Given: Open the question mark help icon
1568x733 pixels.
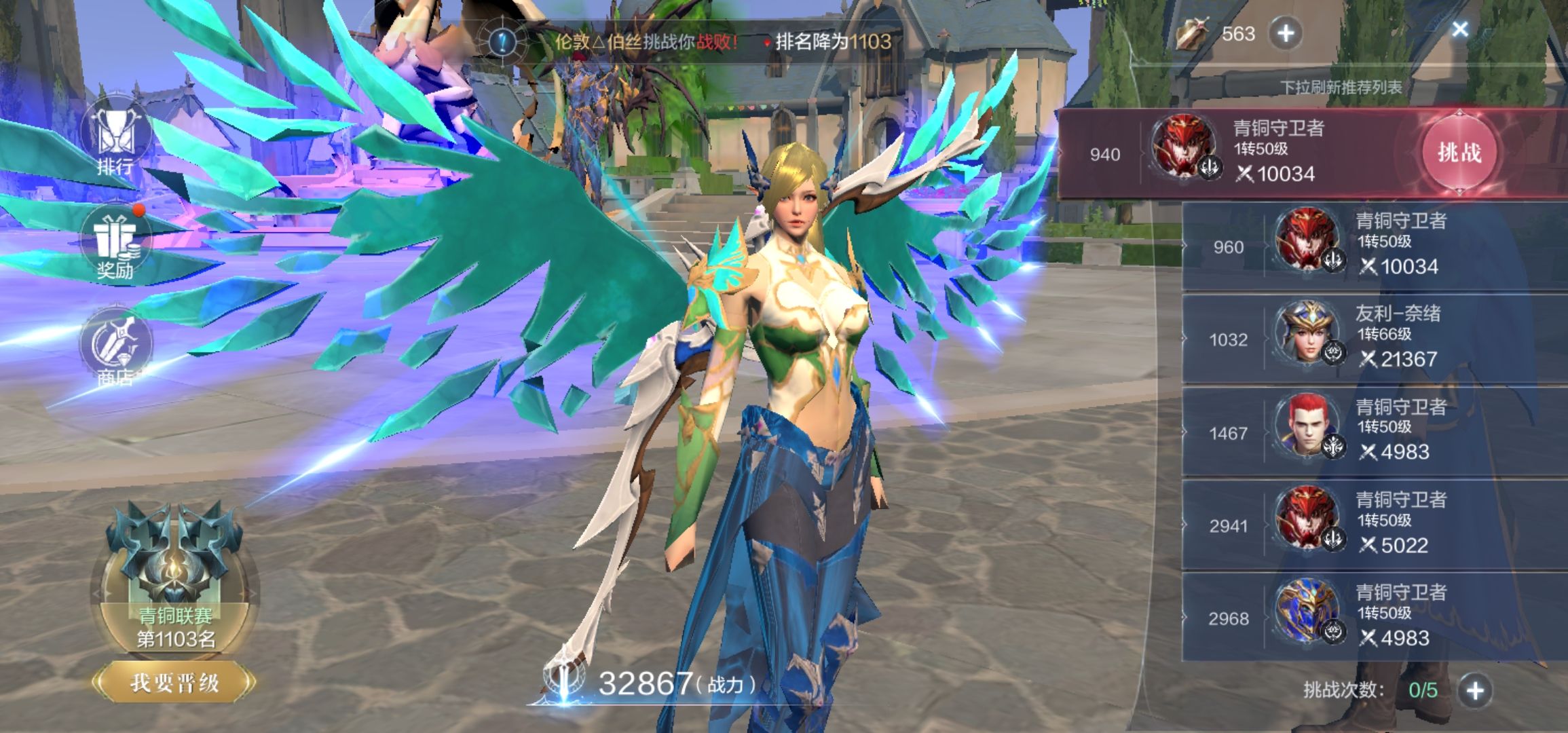Looking at the screenshot, I should pos(503,41).
